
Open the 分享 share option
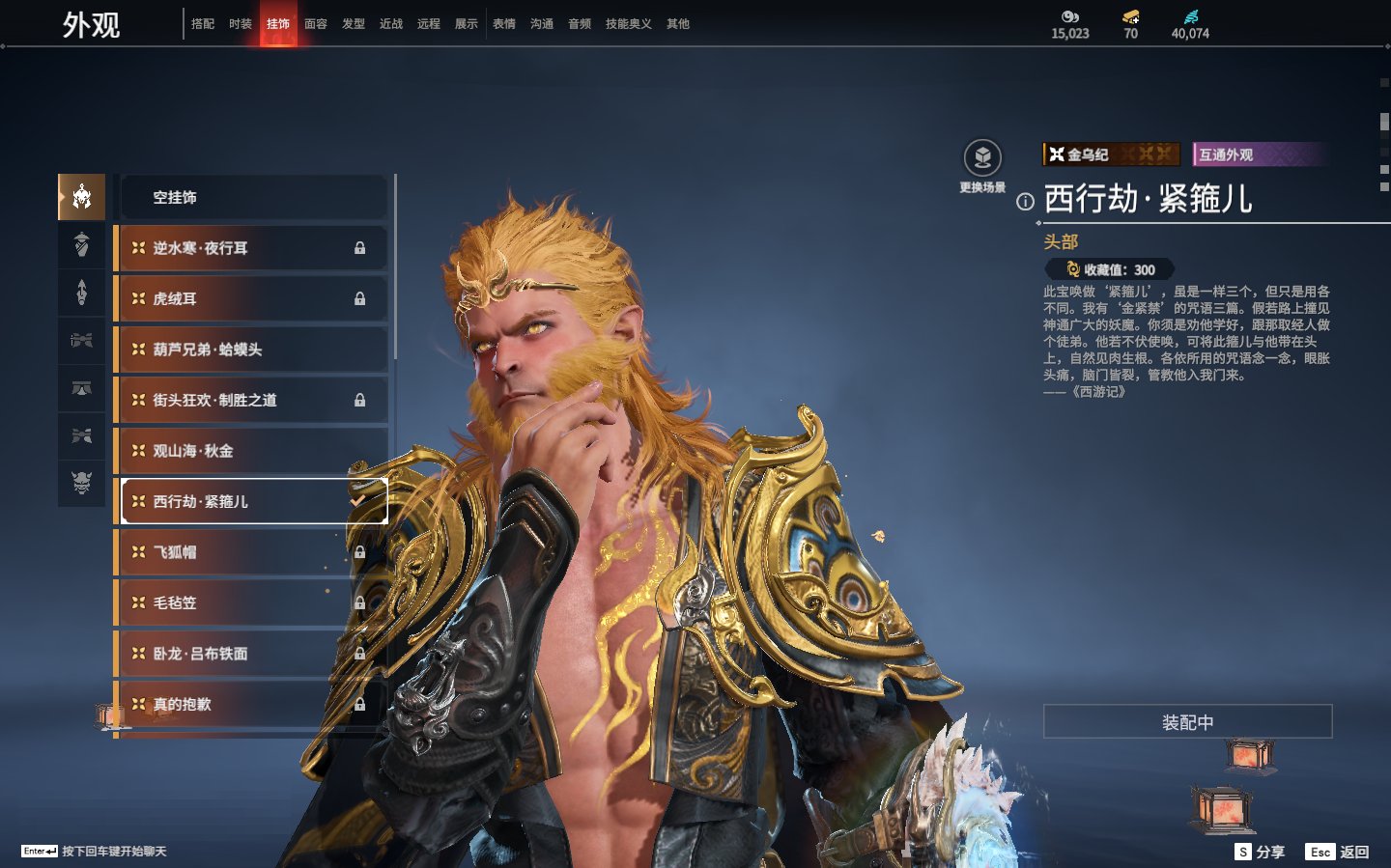click(1261, 852)
